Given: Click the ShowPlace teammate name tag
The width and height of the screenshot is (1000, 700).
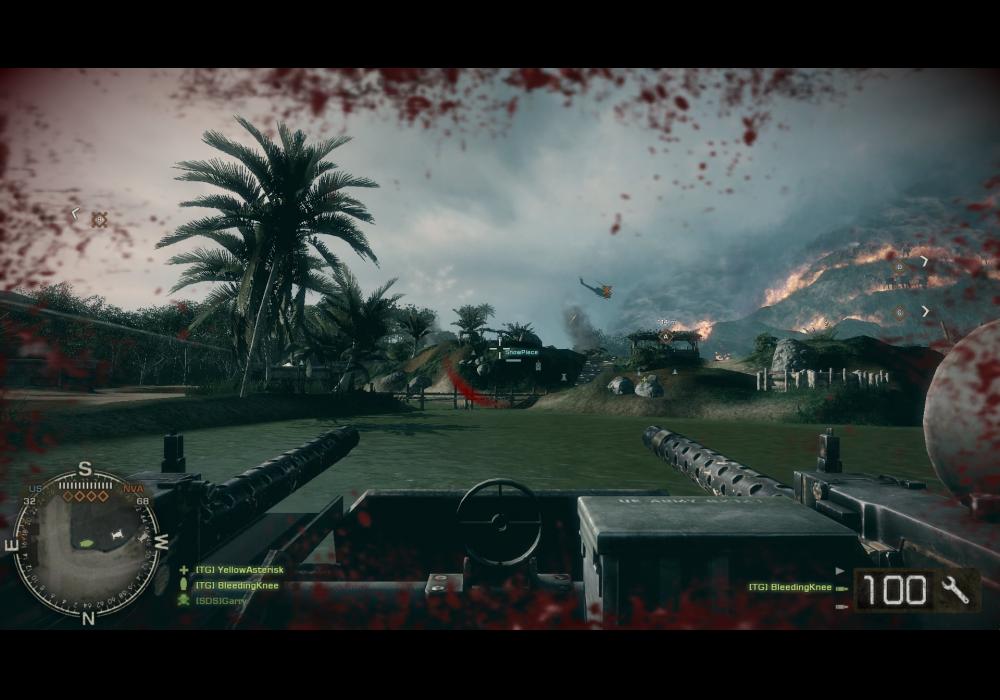Looking at the screenshot, I should click(521, 352).
